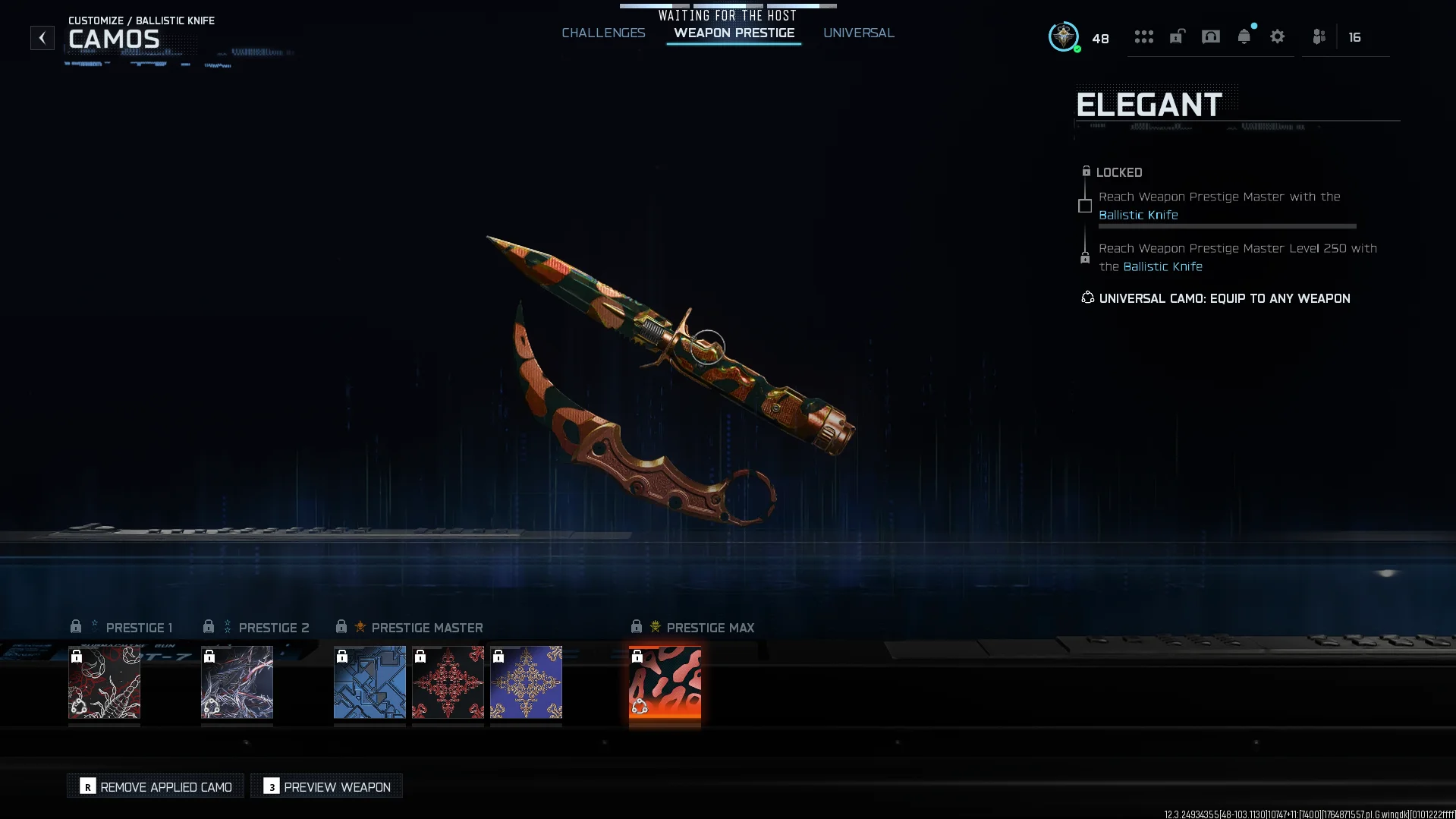Click Remove Applied Camo
The height and width of the screenshot is (819, 1456).
156,786
